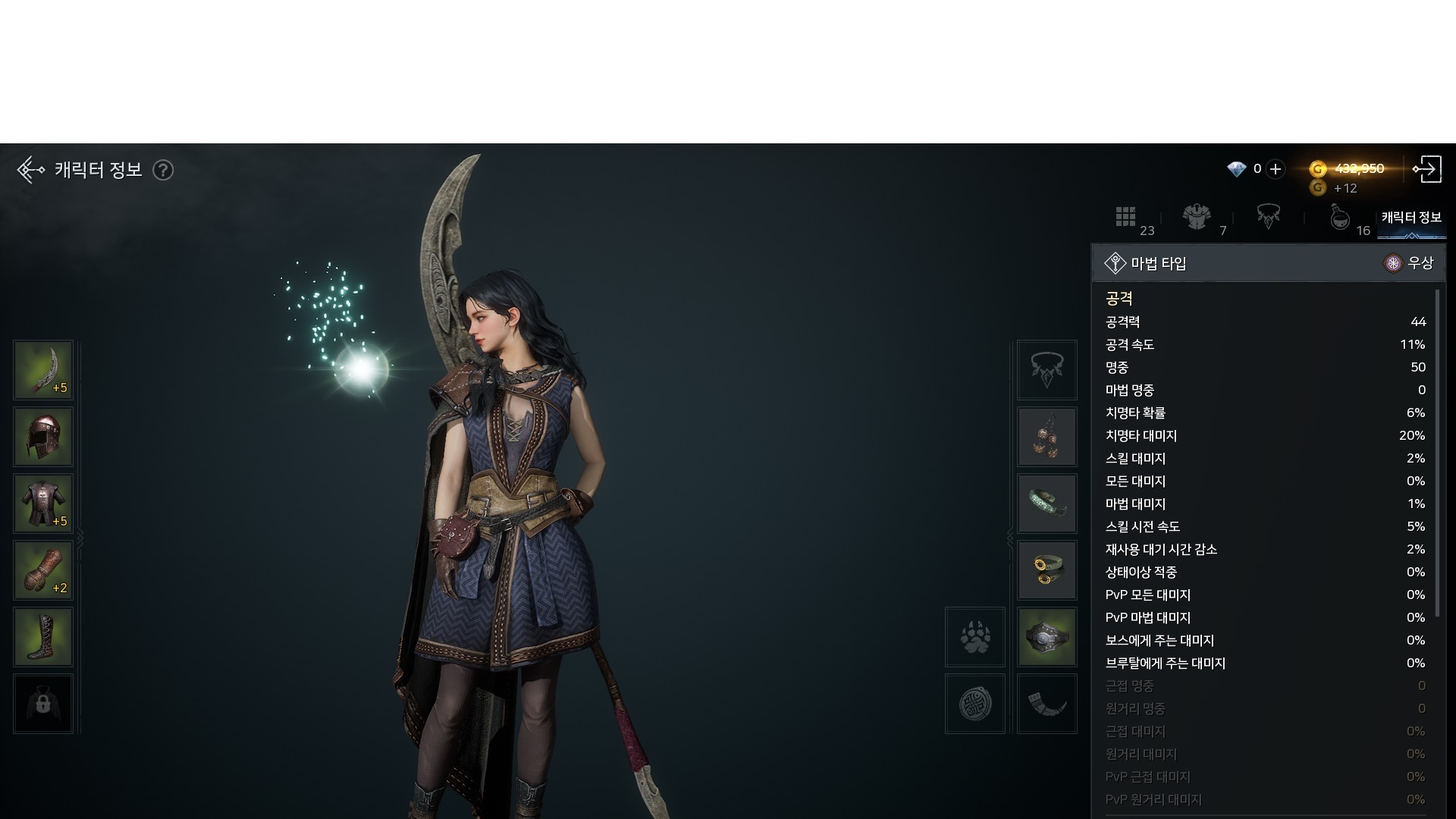Image resolution: width=1456 pixels, height=819 pixels.
Task: Go back using the arrow beside 캐릭터 정보
Action: click(x=30, y=170)
